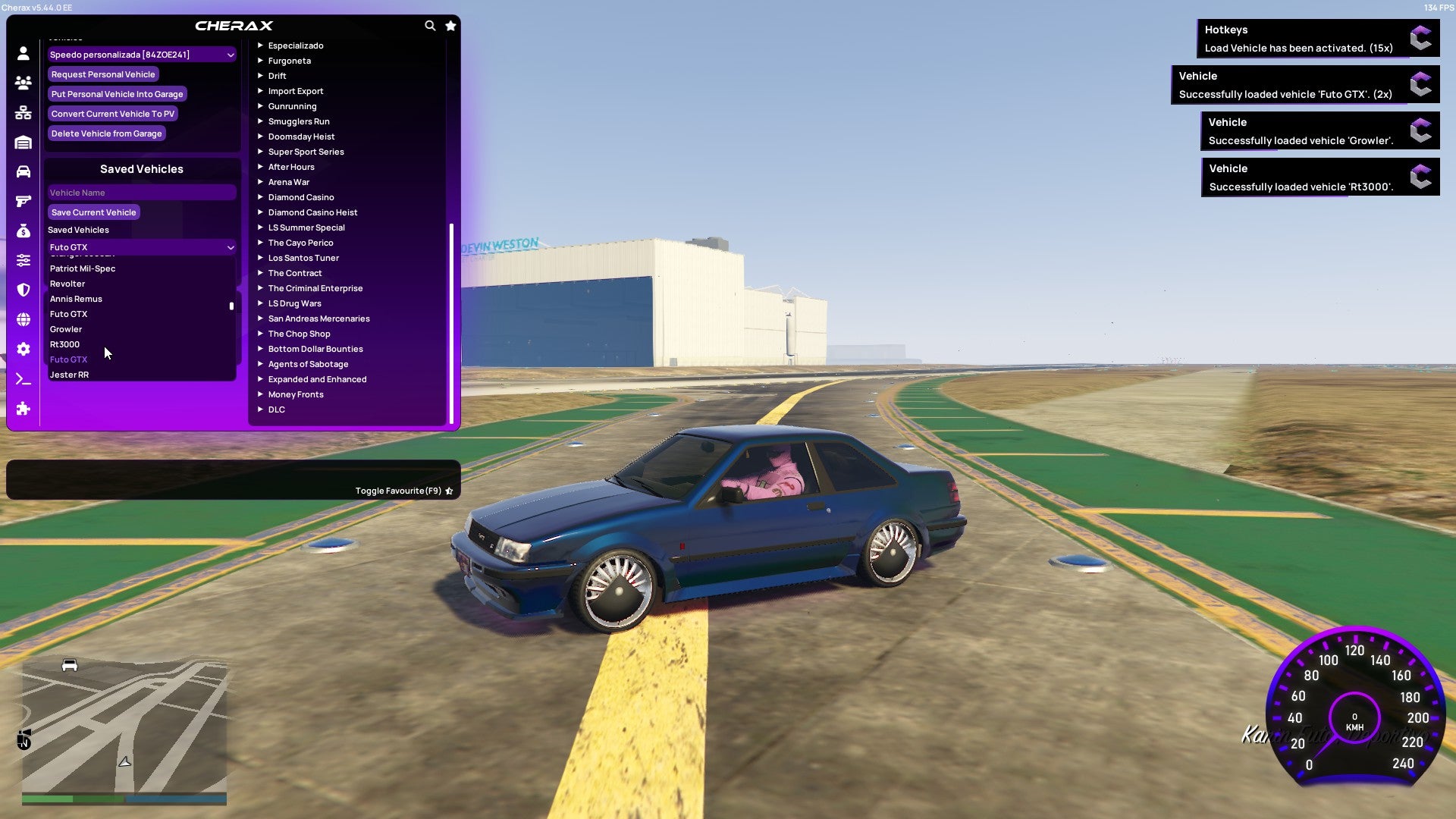Click Request Personal Vehicle button
The height and width of the screenshot is (819, 1456).
tap(103, 74)
